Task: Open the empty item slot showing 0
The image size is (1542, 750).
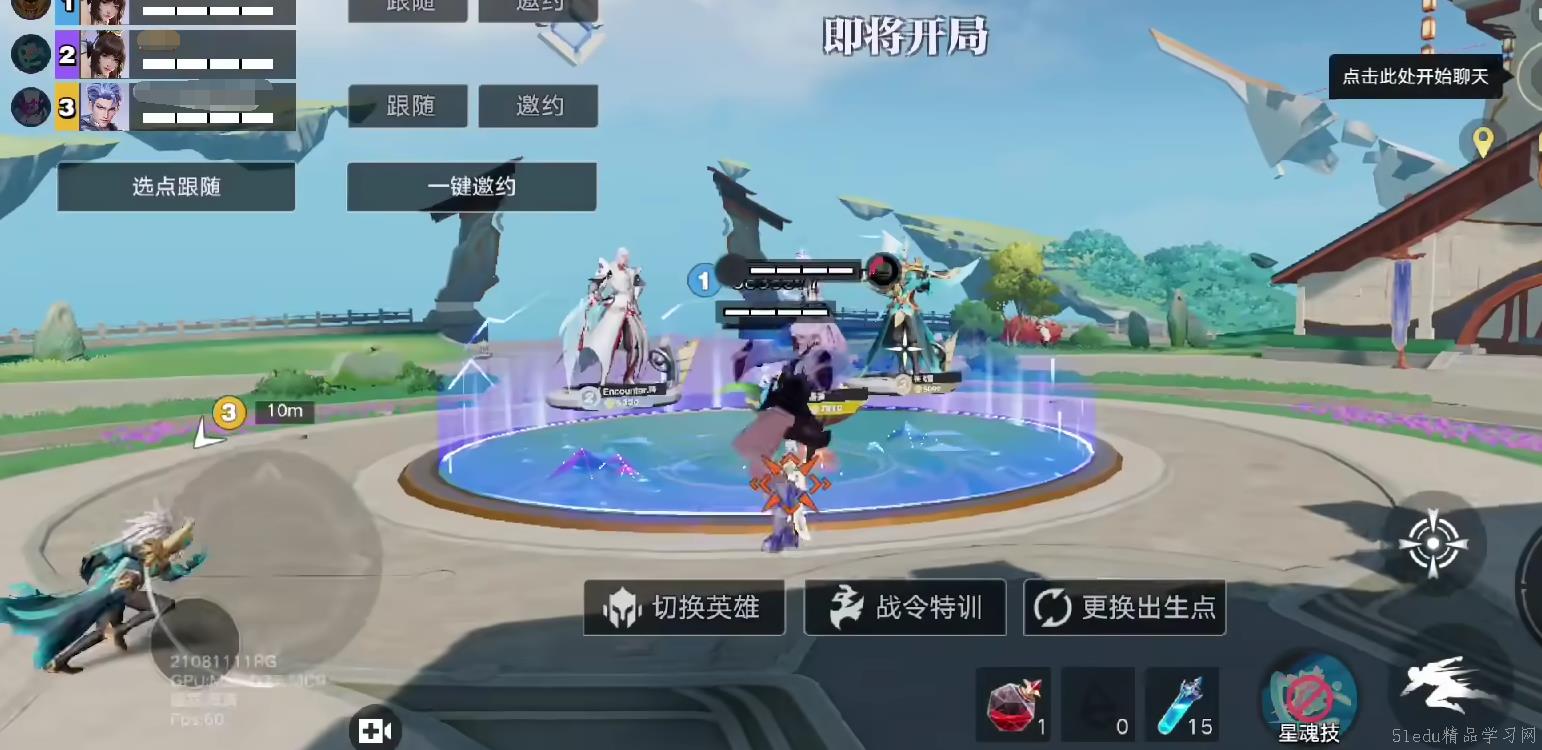Action: [1097, 702]
